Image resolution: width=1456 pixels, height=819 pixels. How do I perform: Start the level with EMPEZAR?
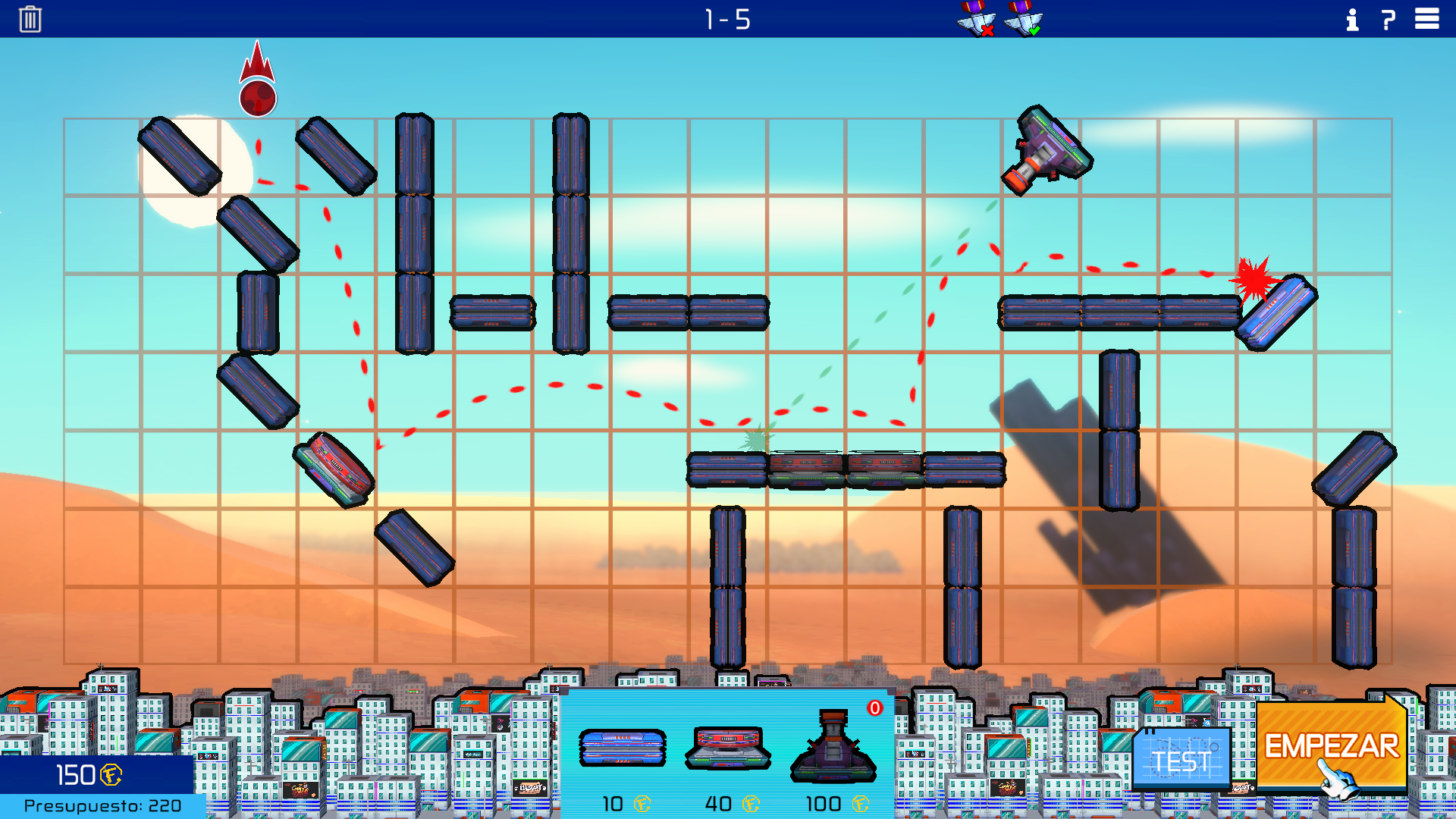tap(1331, 747)
